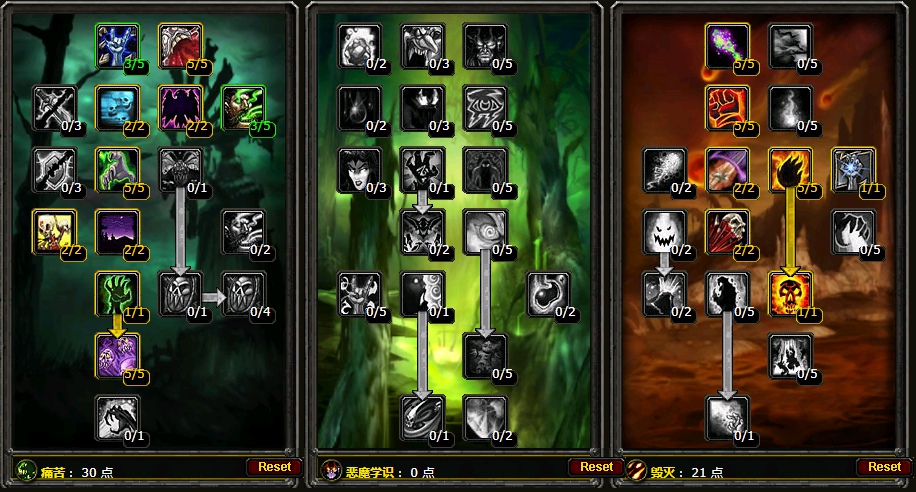This screenshot has height=492, width=916.
Task: Click the purple talent below the green hand
Action: pyautogui.click(x=117, y=356)
